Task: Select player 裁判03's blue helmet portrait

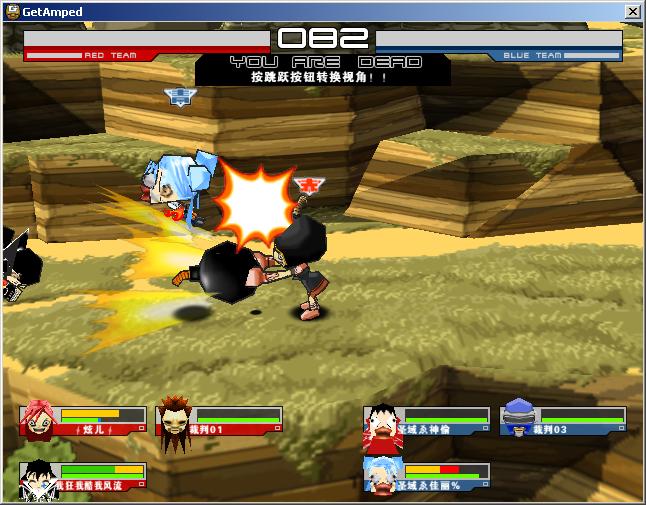Action: (x=518, y=418)
